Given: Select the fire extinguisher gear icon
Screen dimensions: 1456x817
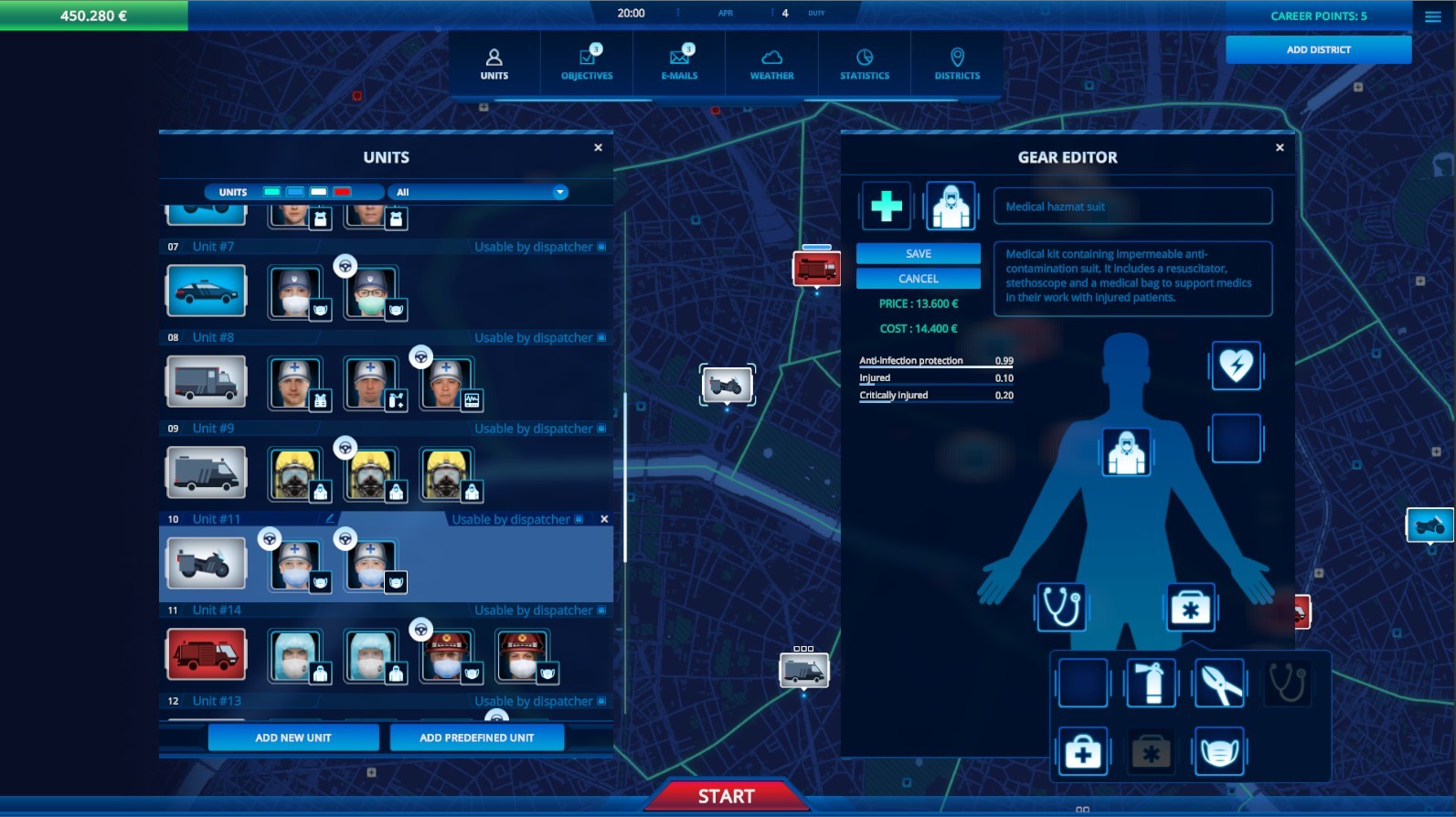Looking at the screenshot, I should 1151,684.
